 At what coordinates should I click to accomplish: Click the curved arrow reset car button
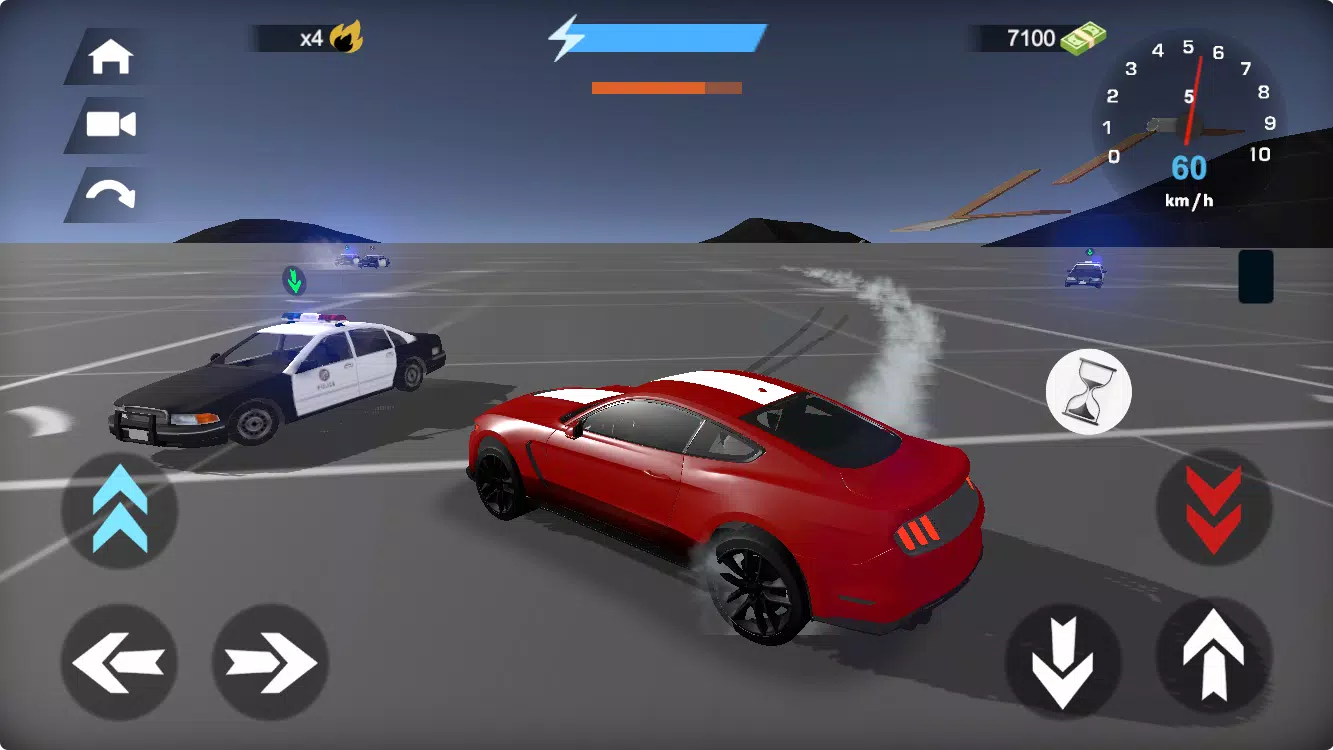click(111, 194)
